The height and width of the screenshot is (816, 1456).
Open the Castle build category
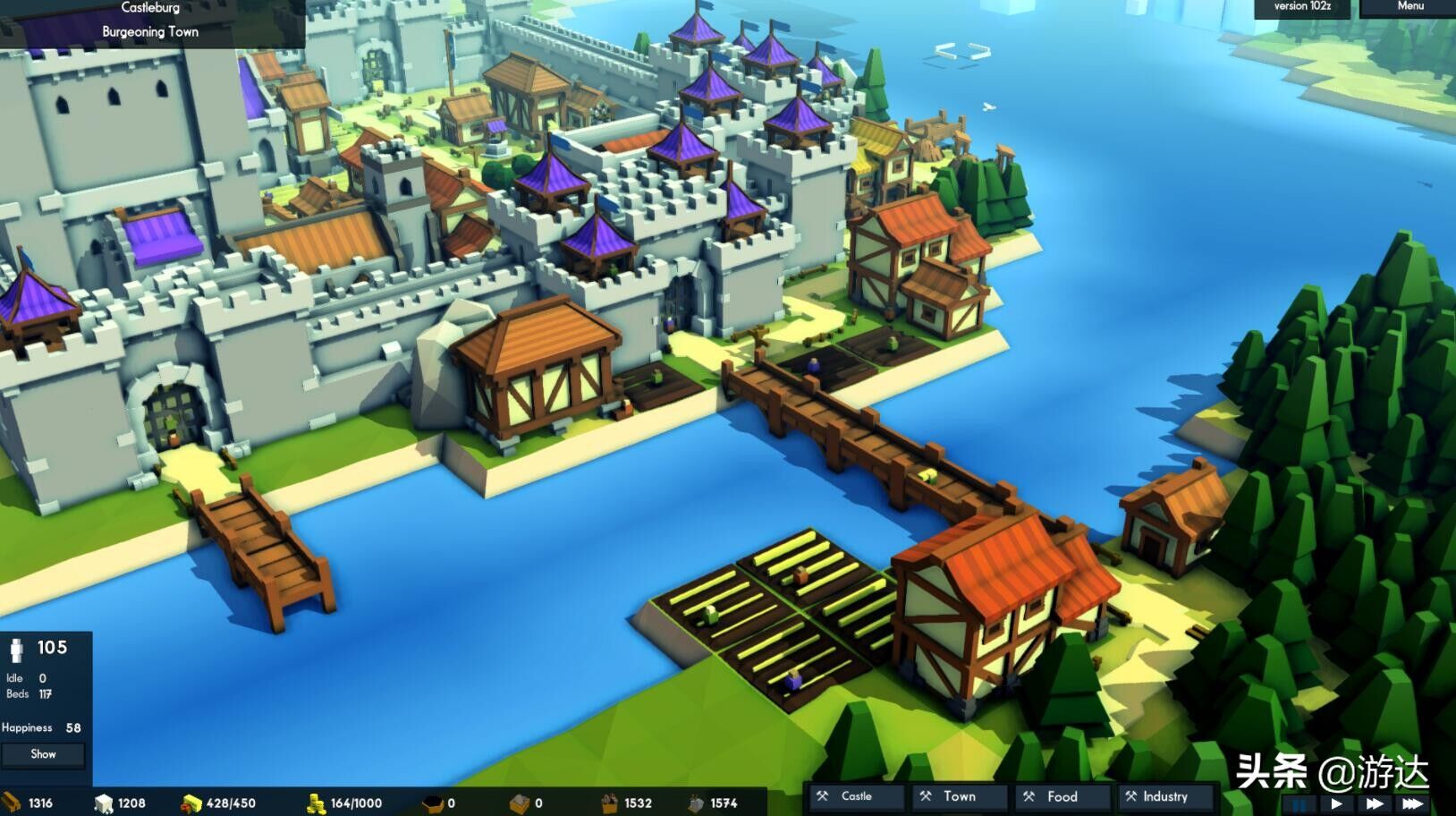point(856,795)
